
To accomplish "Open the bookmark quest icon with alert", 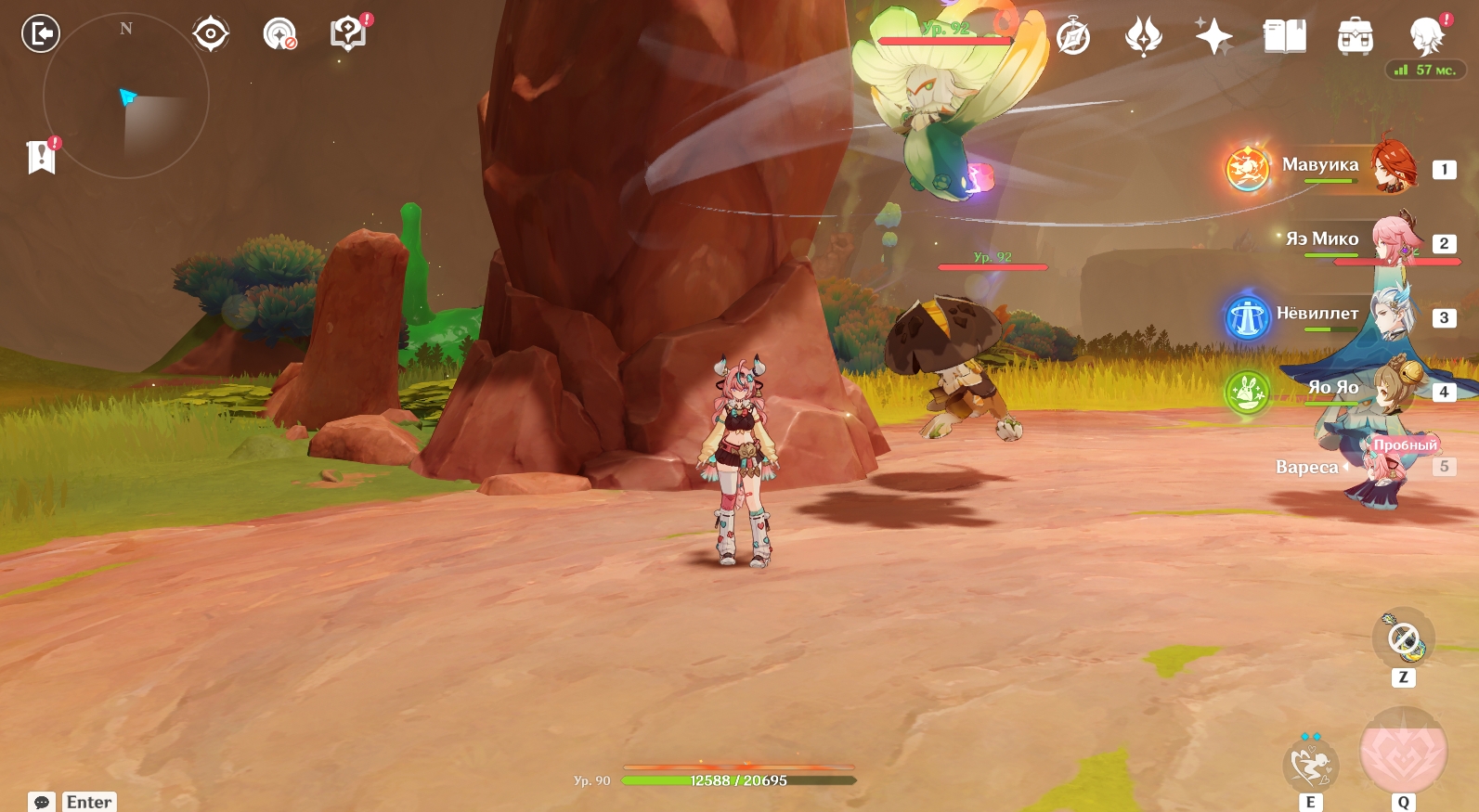I will click(42, 157).
